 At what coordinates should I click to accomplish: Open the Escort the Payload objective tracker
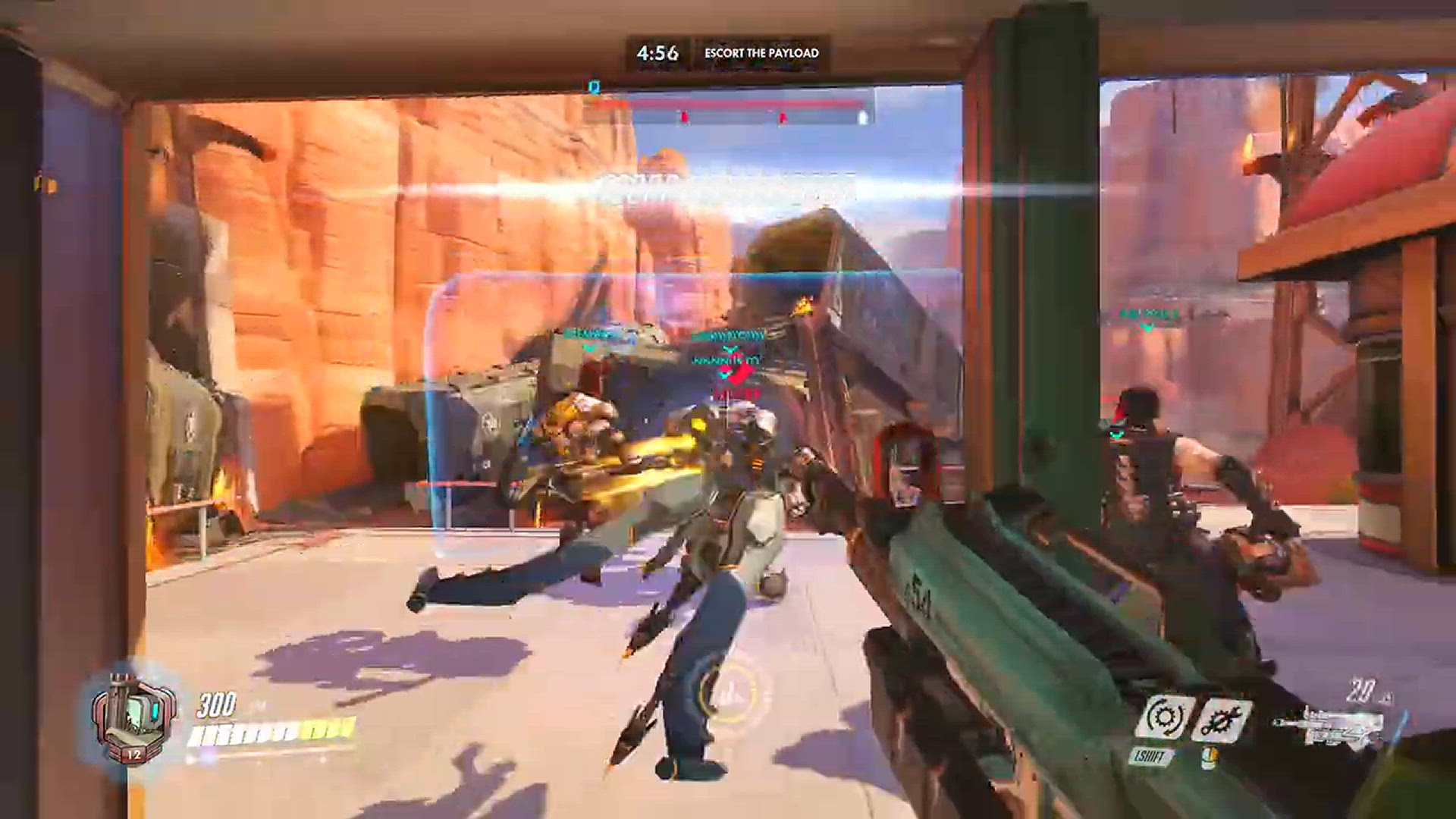tap(761, 53)
